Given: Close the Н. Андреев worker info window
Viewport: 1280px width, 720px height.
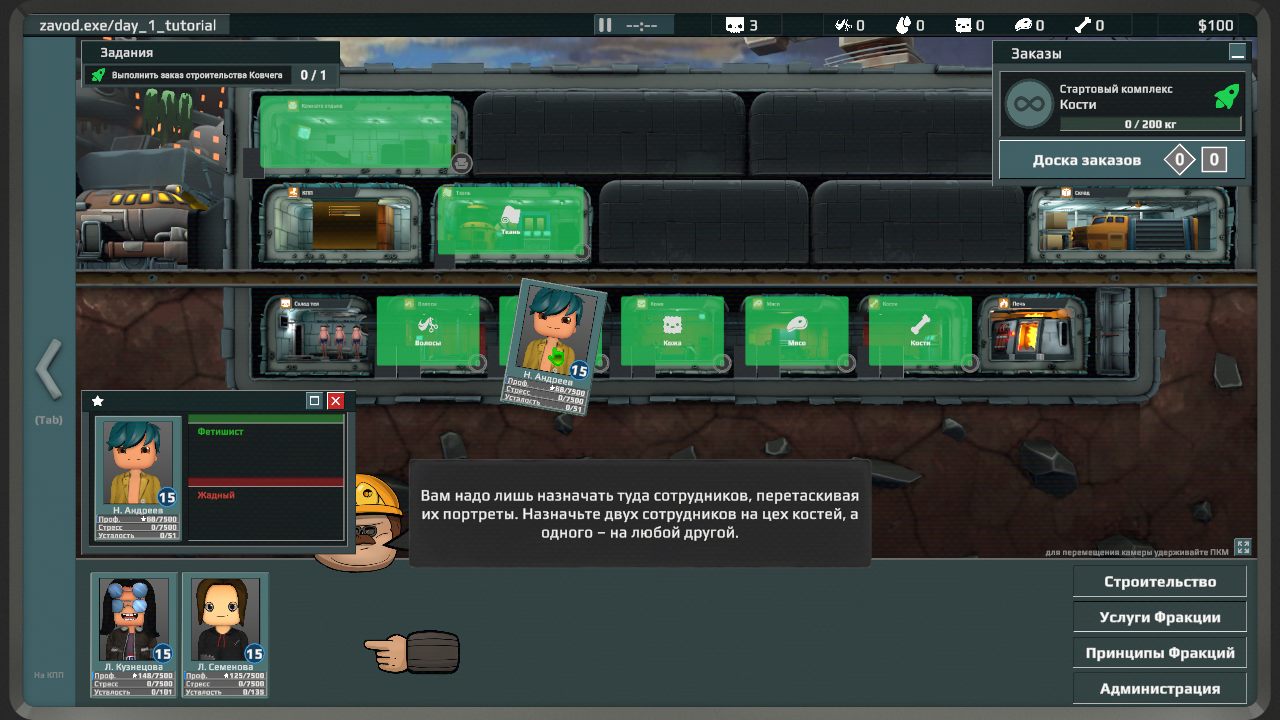Looking at the screenshot, I should coord(336,401).
